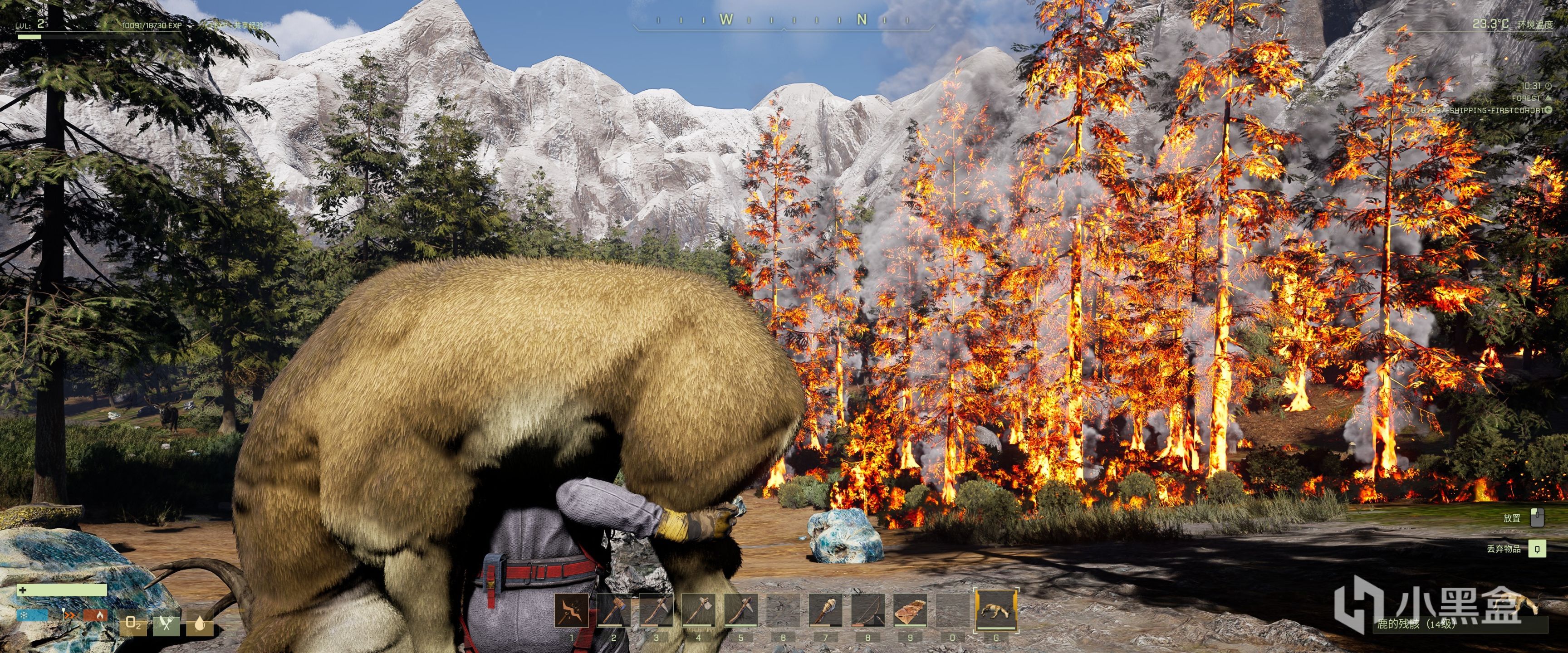Select the leather hide hotbar slot
Viewport: 1568px width, 653px height.
tap(910, 610)
